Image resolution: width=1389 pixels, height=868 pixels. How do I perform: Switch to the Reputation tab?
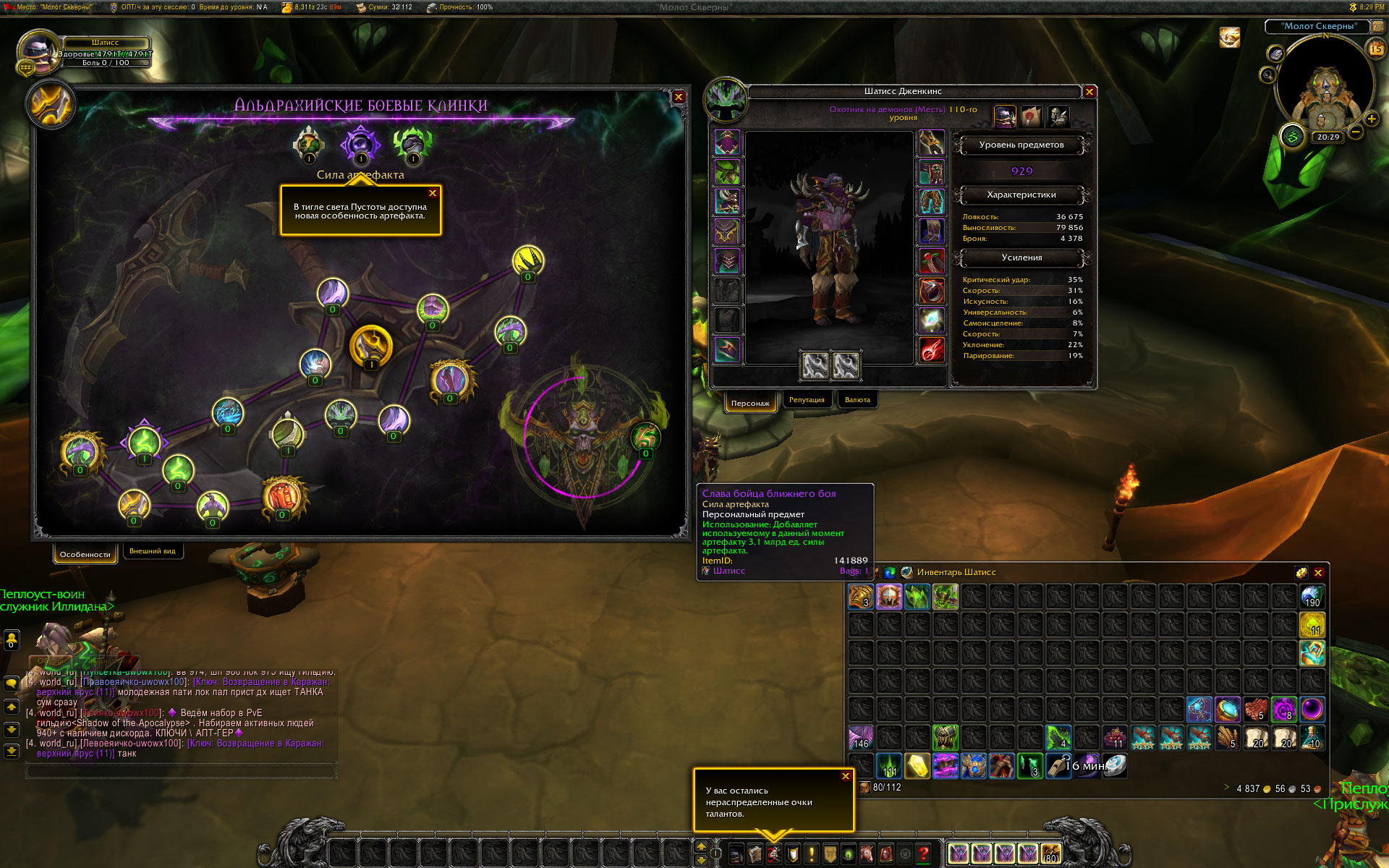coord(807,400)
